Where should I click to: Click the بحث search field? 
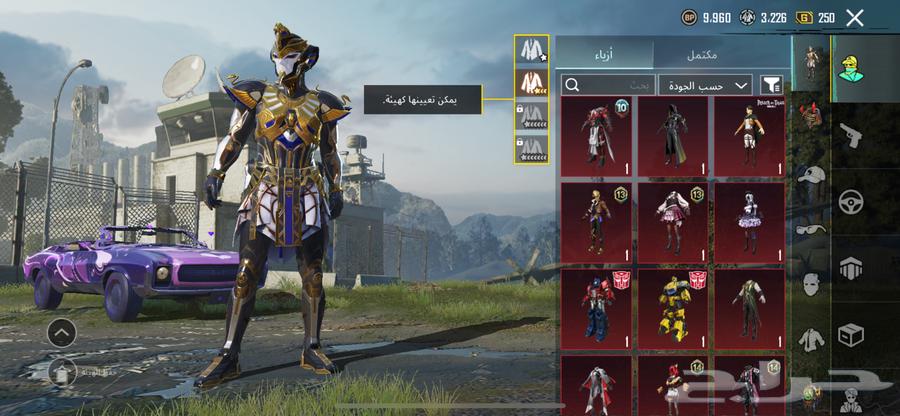(x=607, y=85)
